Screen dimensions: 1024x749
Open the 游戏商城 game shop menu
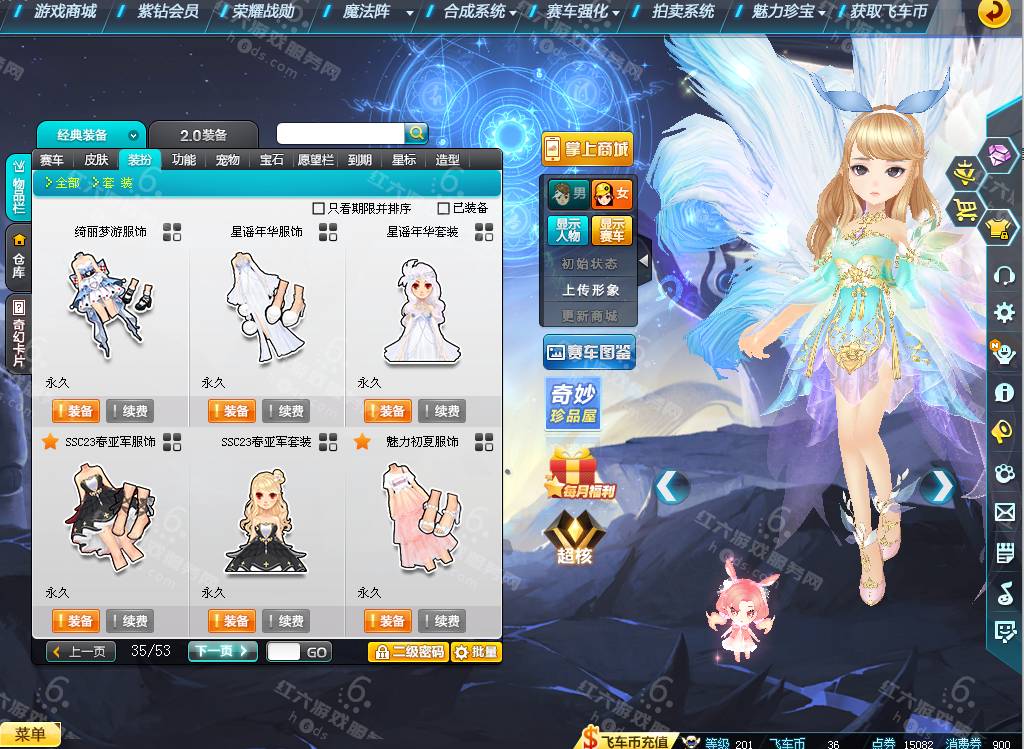pyautogui.click(x=65, y=12)
